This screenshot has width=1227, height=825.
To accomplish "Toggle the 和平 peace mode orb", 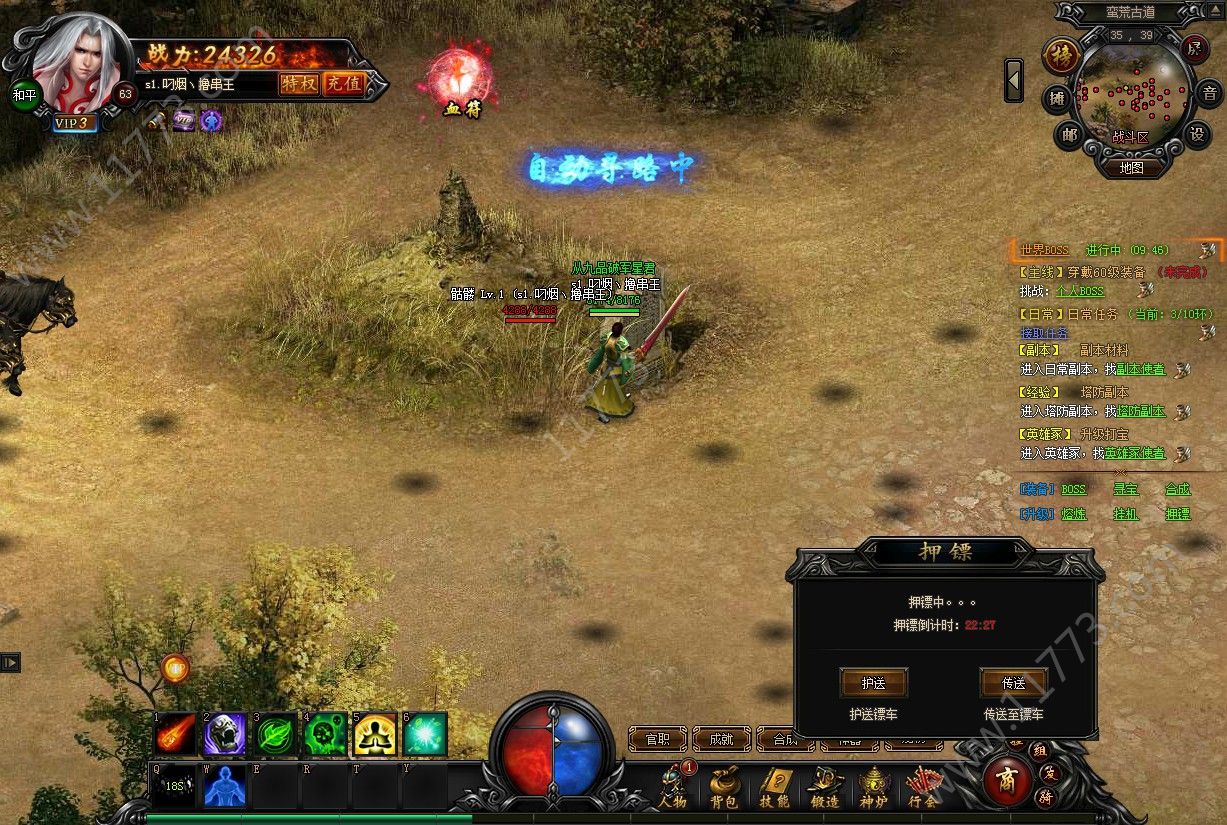I will coord(24,94).
